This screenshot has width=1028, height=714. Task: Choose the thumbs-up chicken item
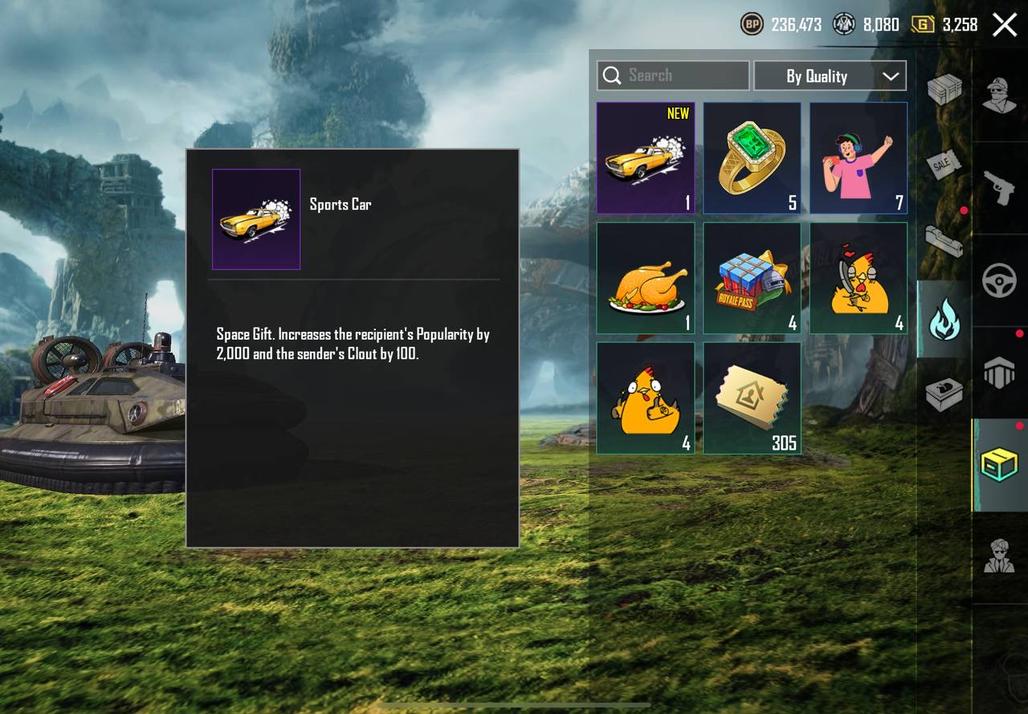(646, 398)
